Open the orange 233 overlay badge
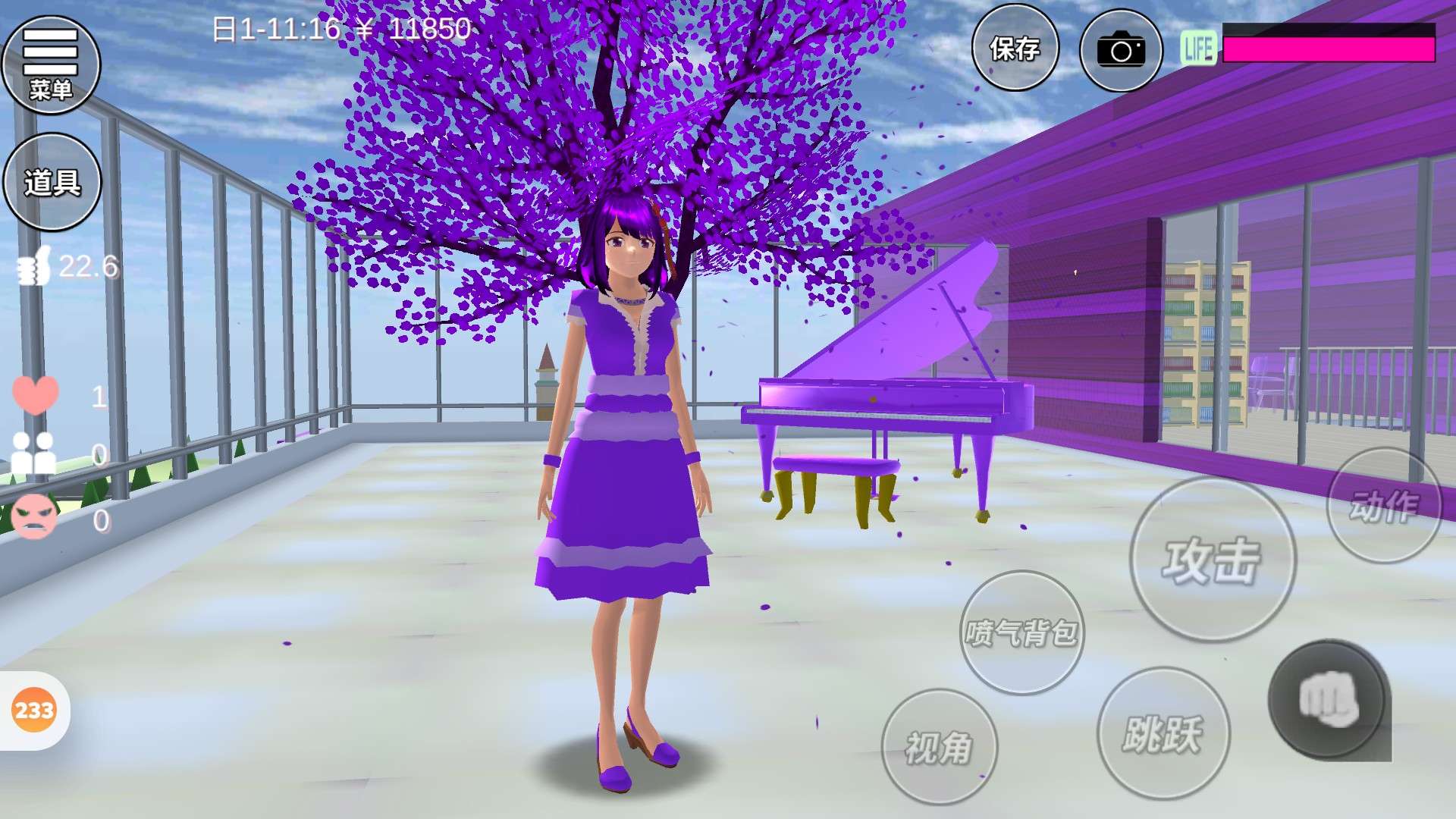Viewport: 1456px width, 819px height. [34, 711]
